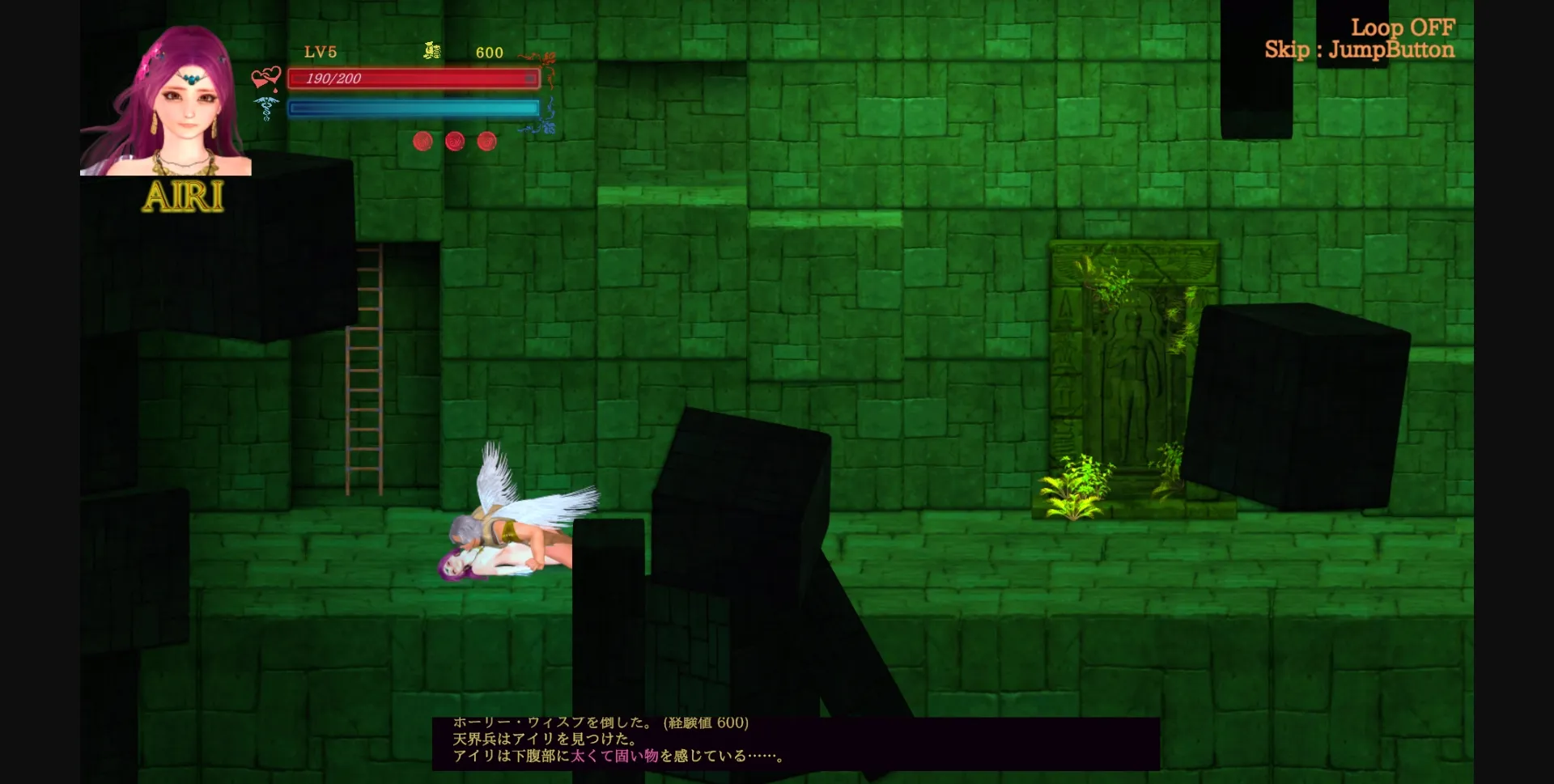The height and width of the screenshot is (784, 1554).
Task: Click the second red seal orb
Action: tap(454, 141)
